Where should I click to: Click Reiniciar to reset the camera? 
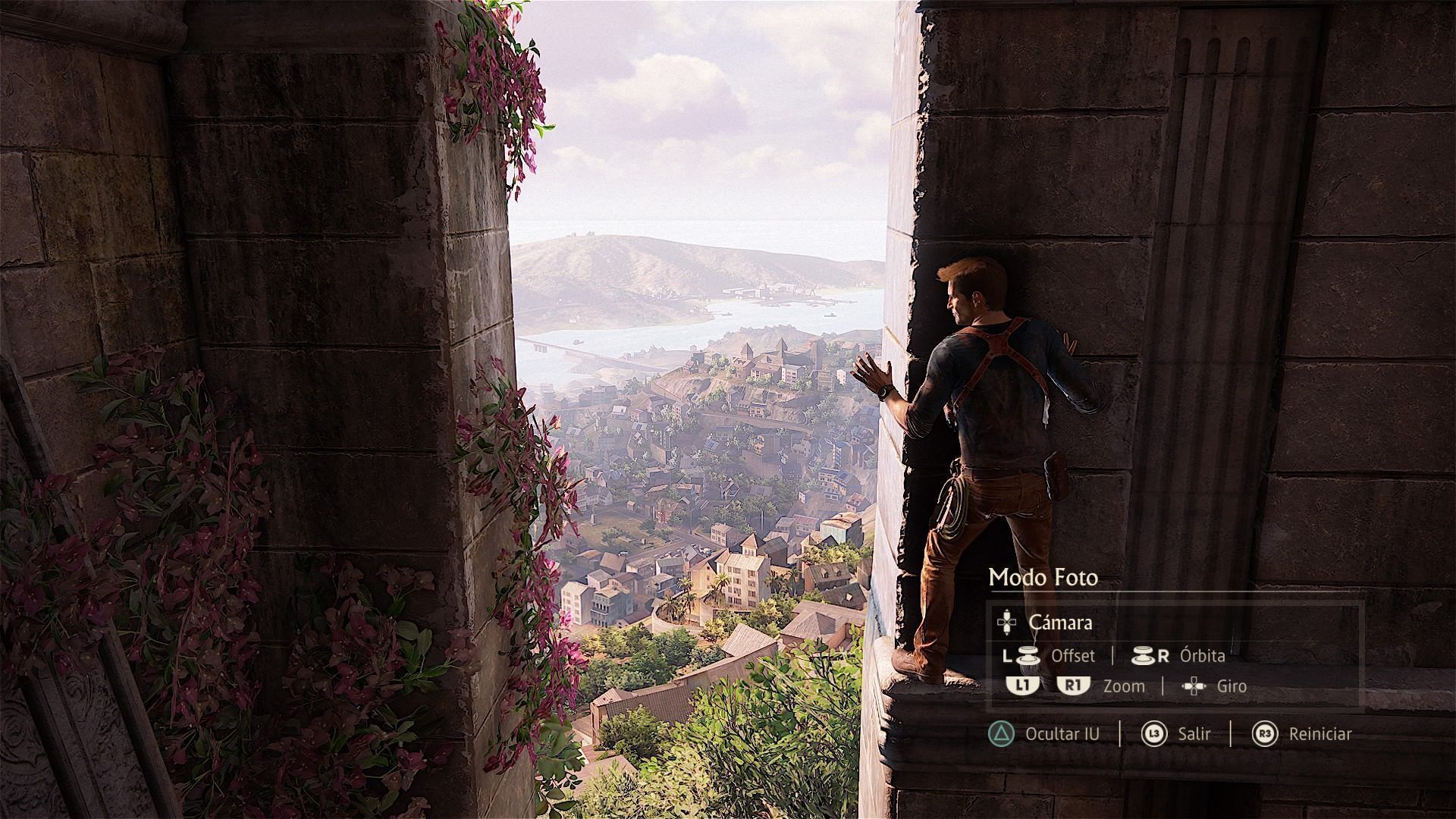tap(1319, 733)
